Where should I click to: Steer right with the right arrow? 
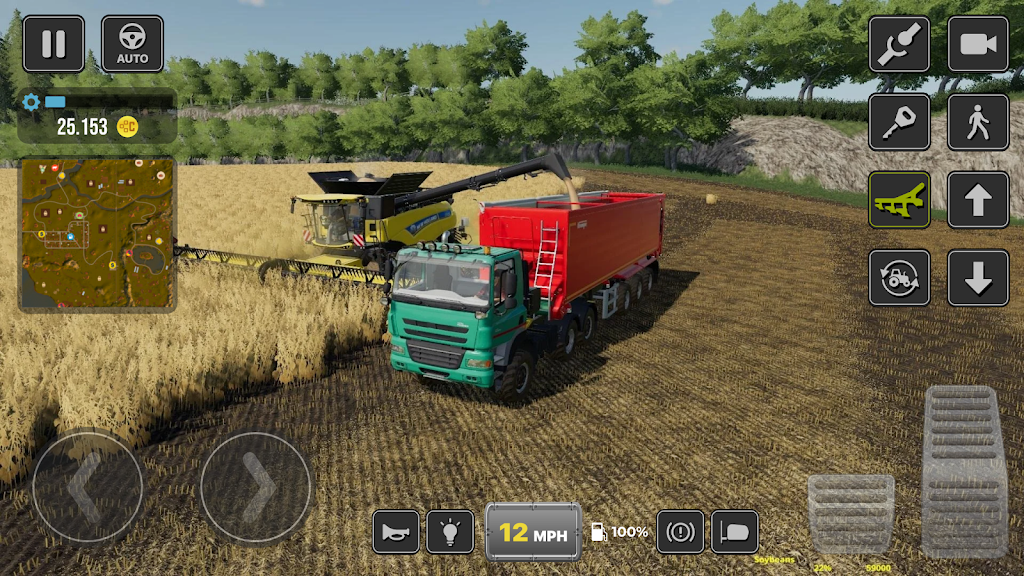pyautogui.click(x=256, y=488)
